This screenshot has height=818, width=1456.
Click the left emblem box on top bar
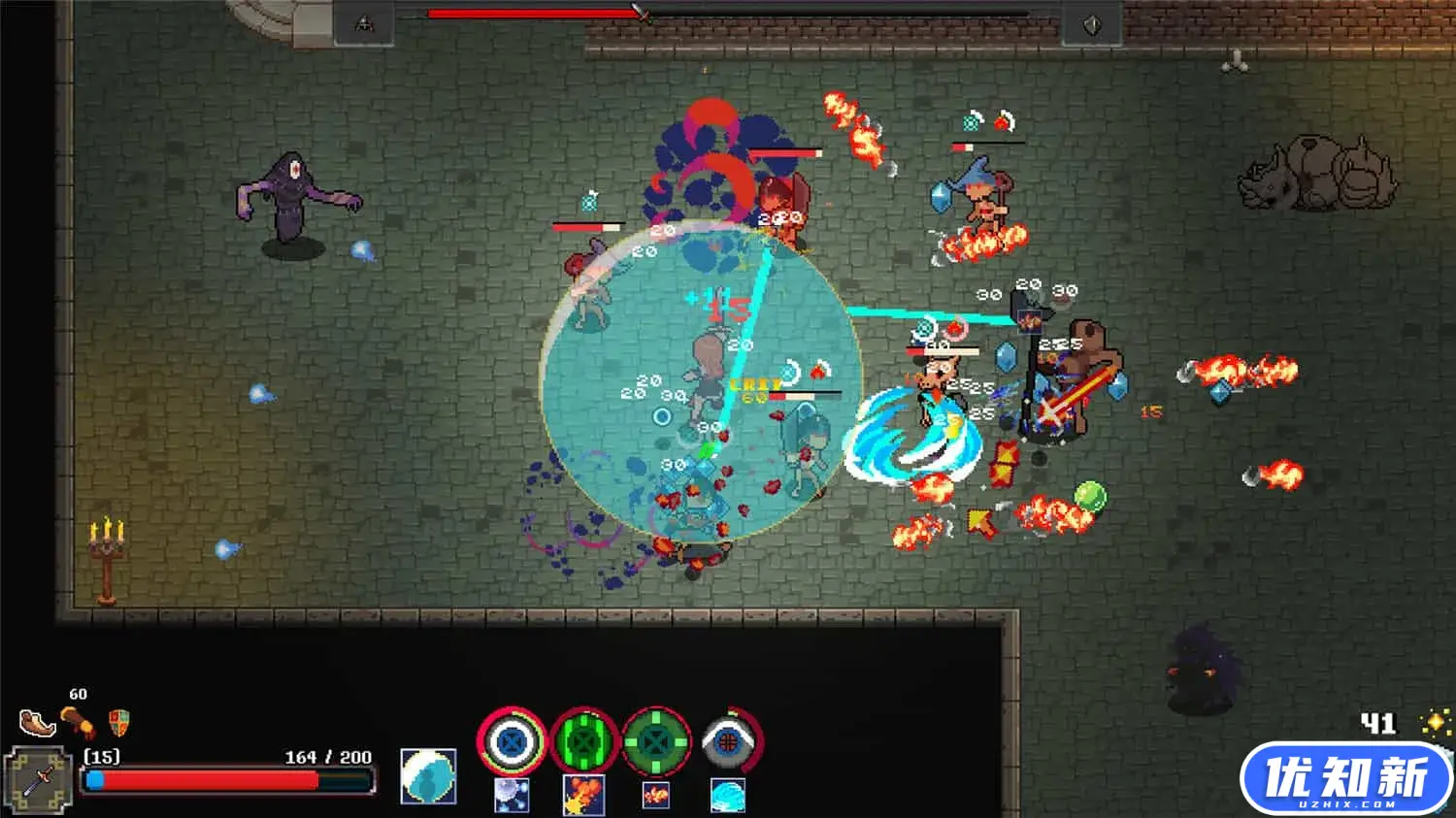364,24
